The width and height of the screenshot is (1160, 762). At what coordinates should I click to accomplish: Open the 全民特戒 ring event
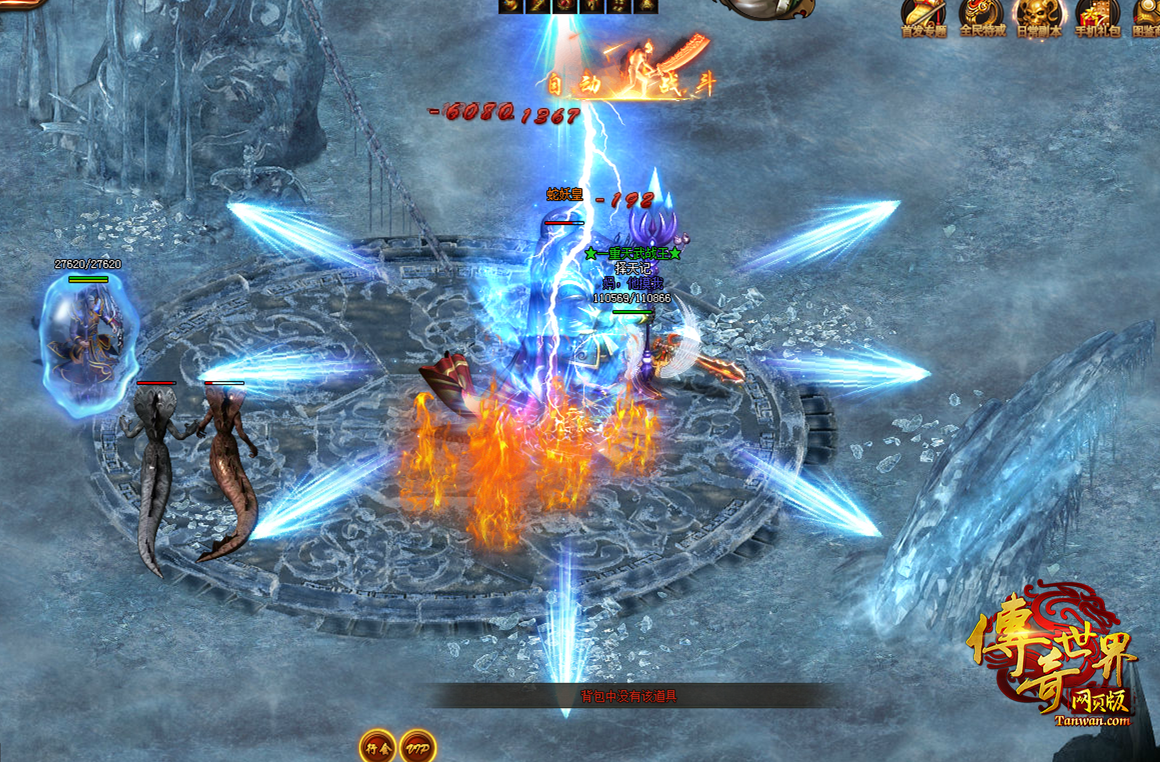coord(982,15)
